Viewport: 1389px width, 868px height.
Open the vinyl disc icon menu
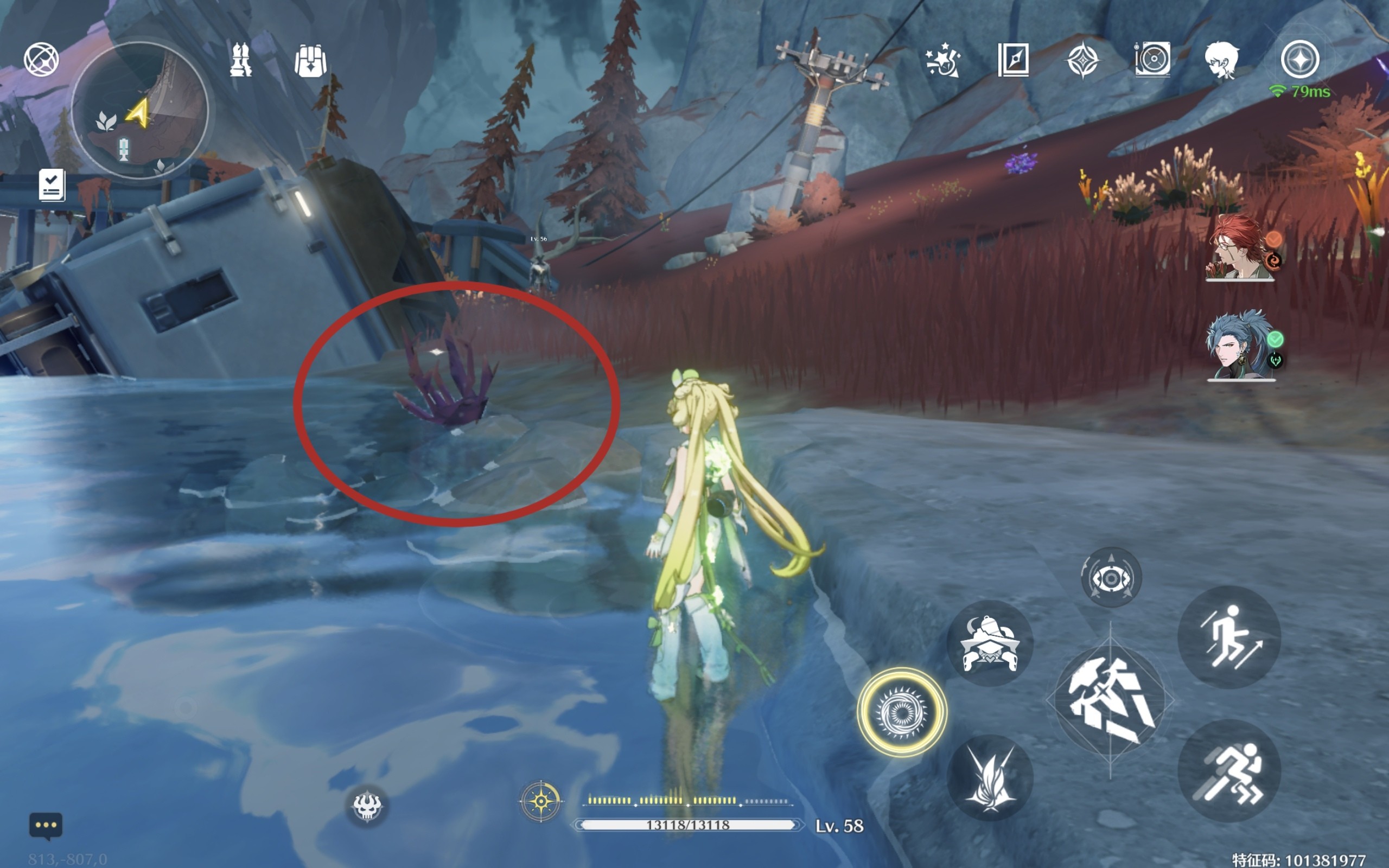pos(1152,59)
